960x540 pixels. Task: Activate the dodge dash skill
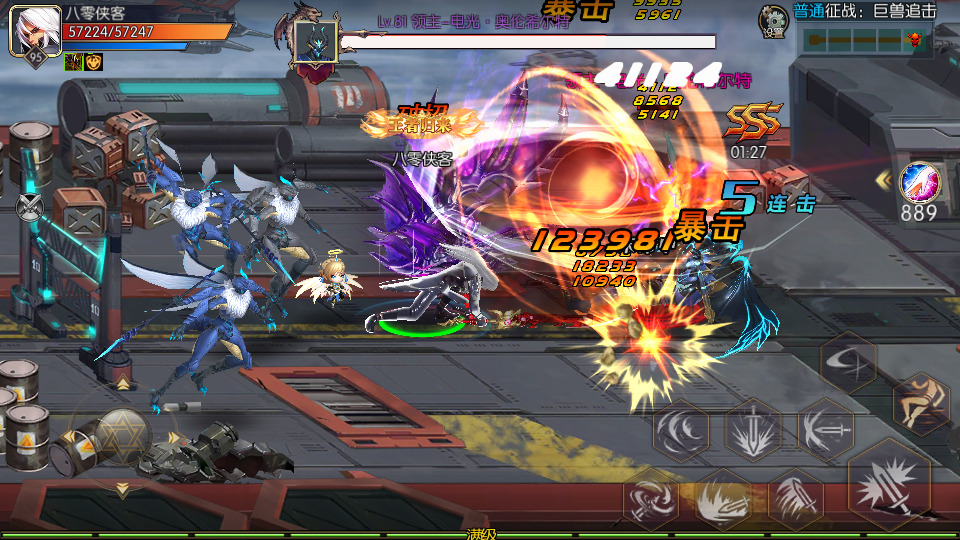920,406
